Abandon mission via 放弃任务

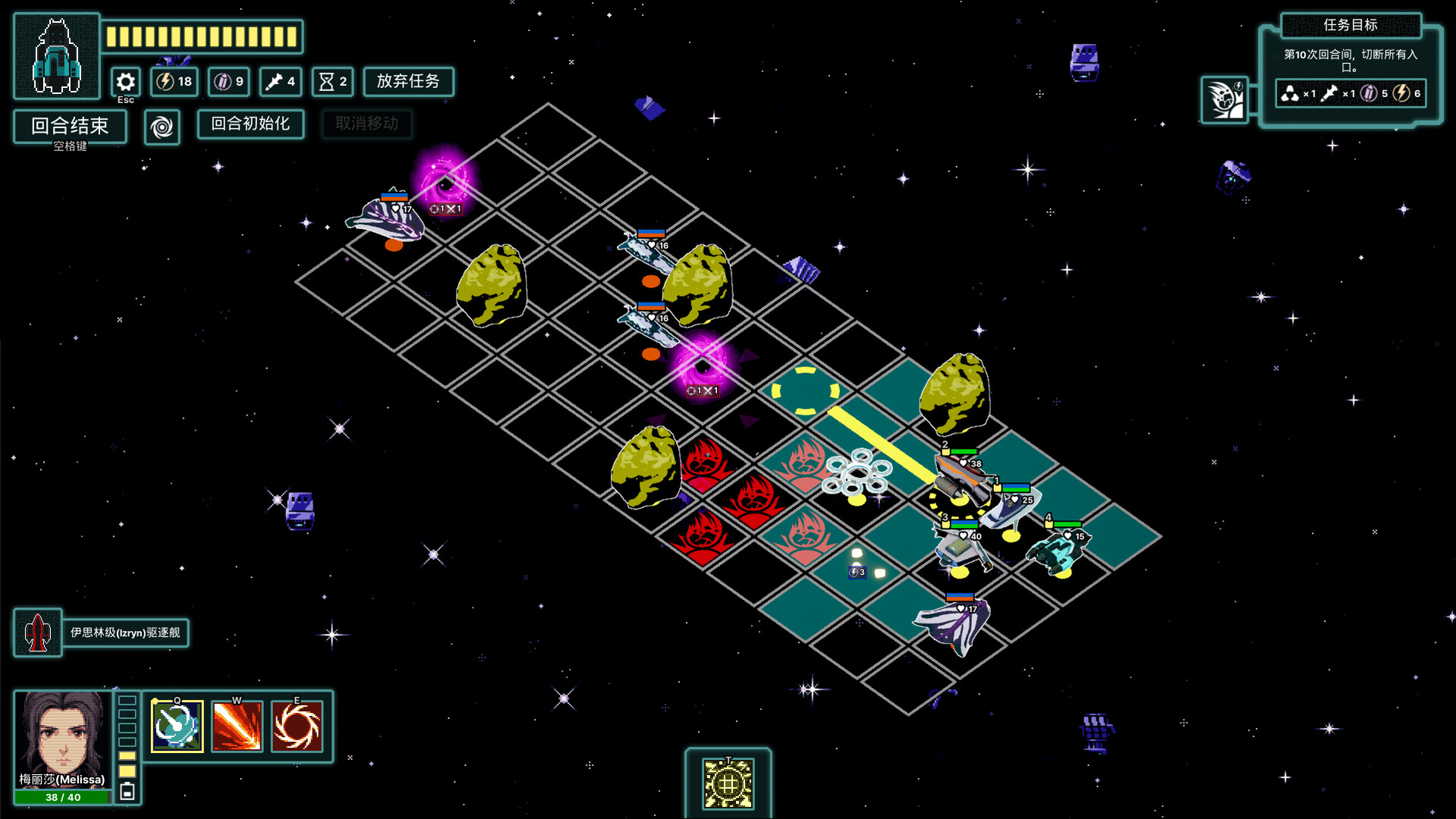(x=408, y=82)
